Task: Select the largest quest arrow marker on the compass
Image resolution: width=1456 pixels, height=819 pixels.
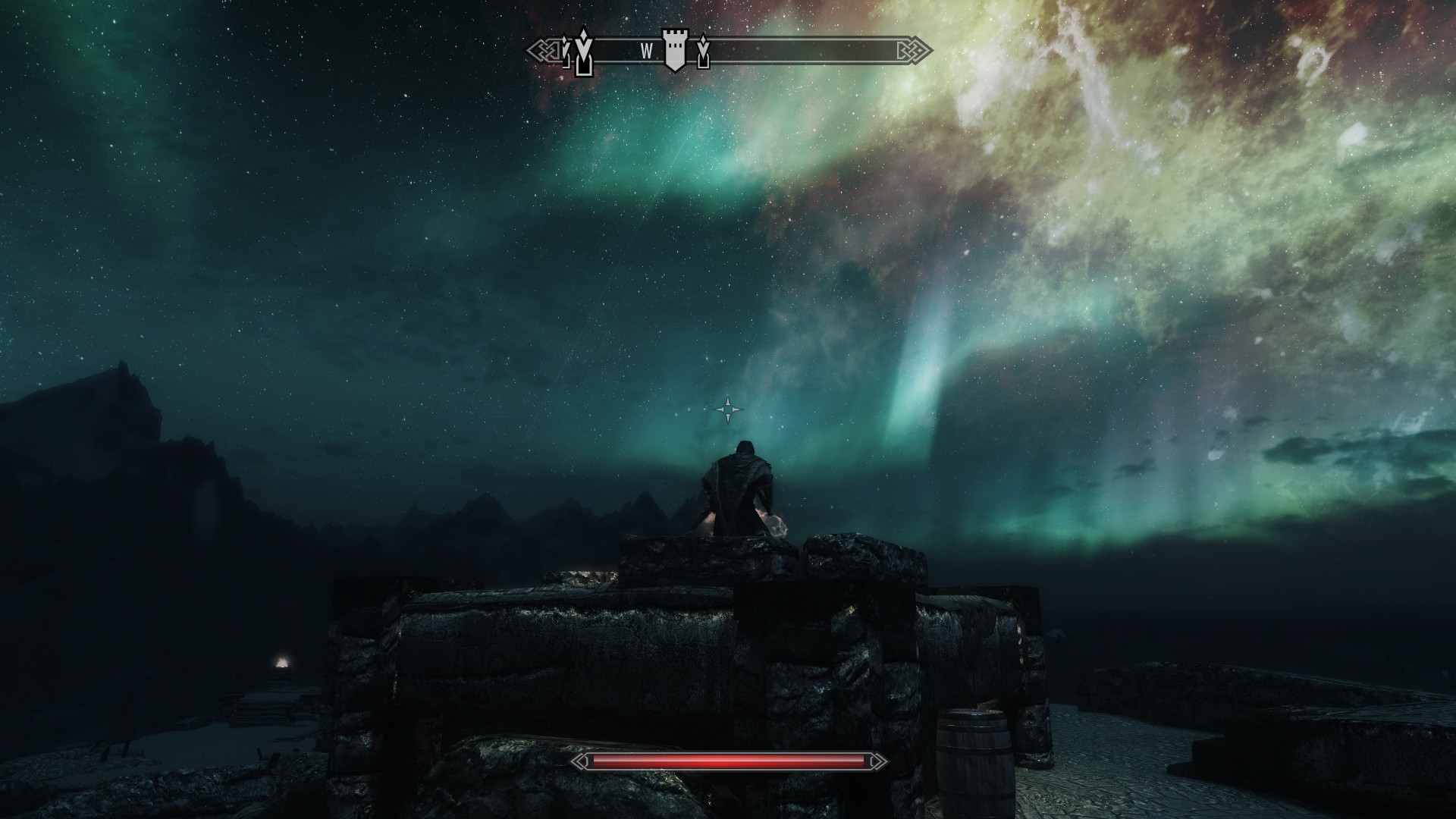Action: (582, 53)
